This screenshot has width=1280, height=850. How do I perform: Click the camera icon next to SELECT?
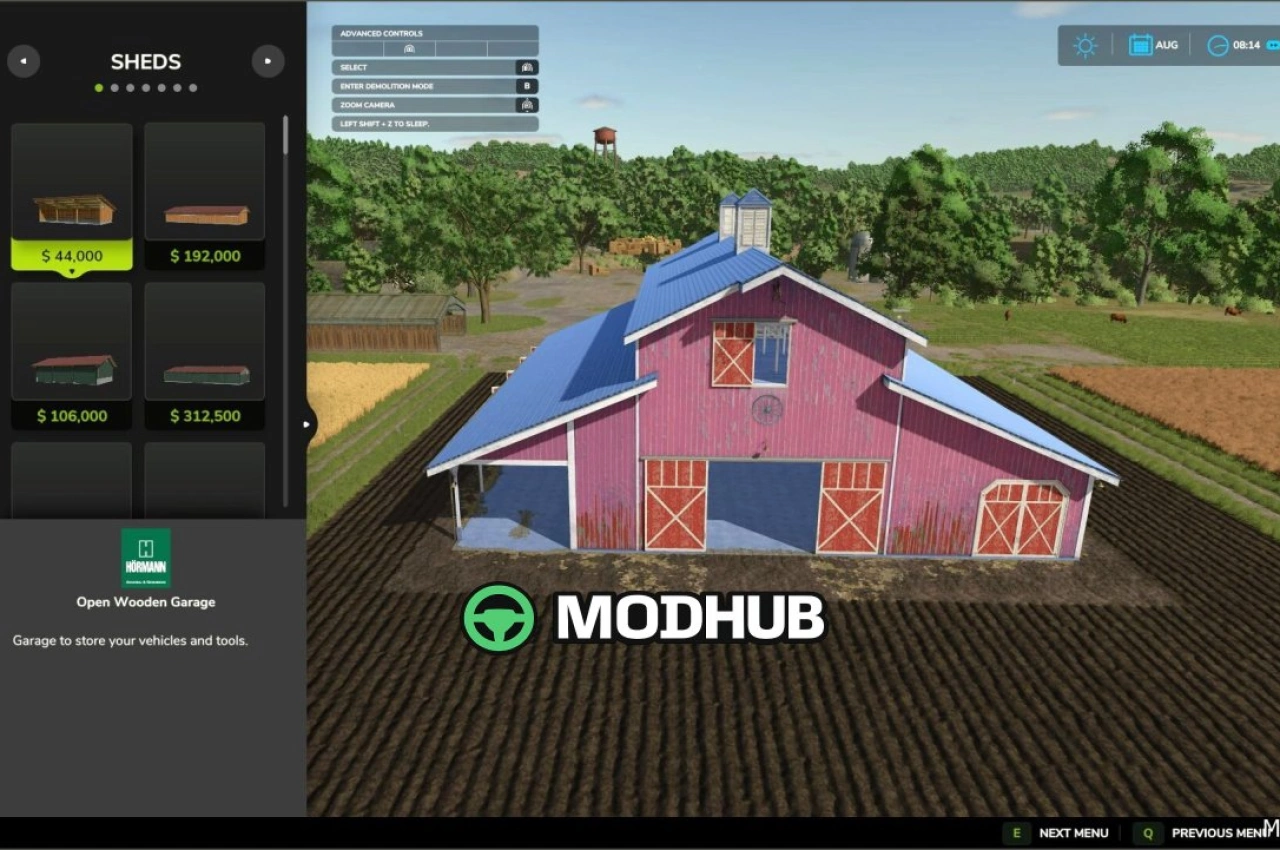527,67
